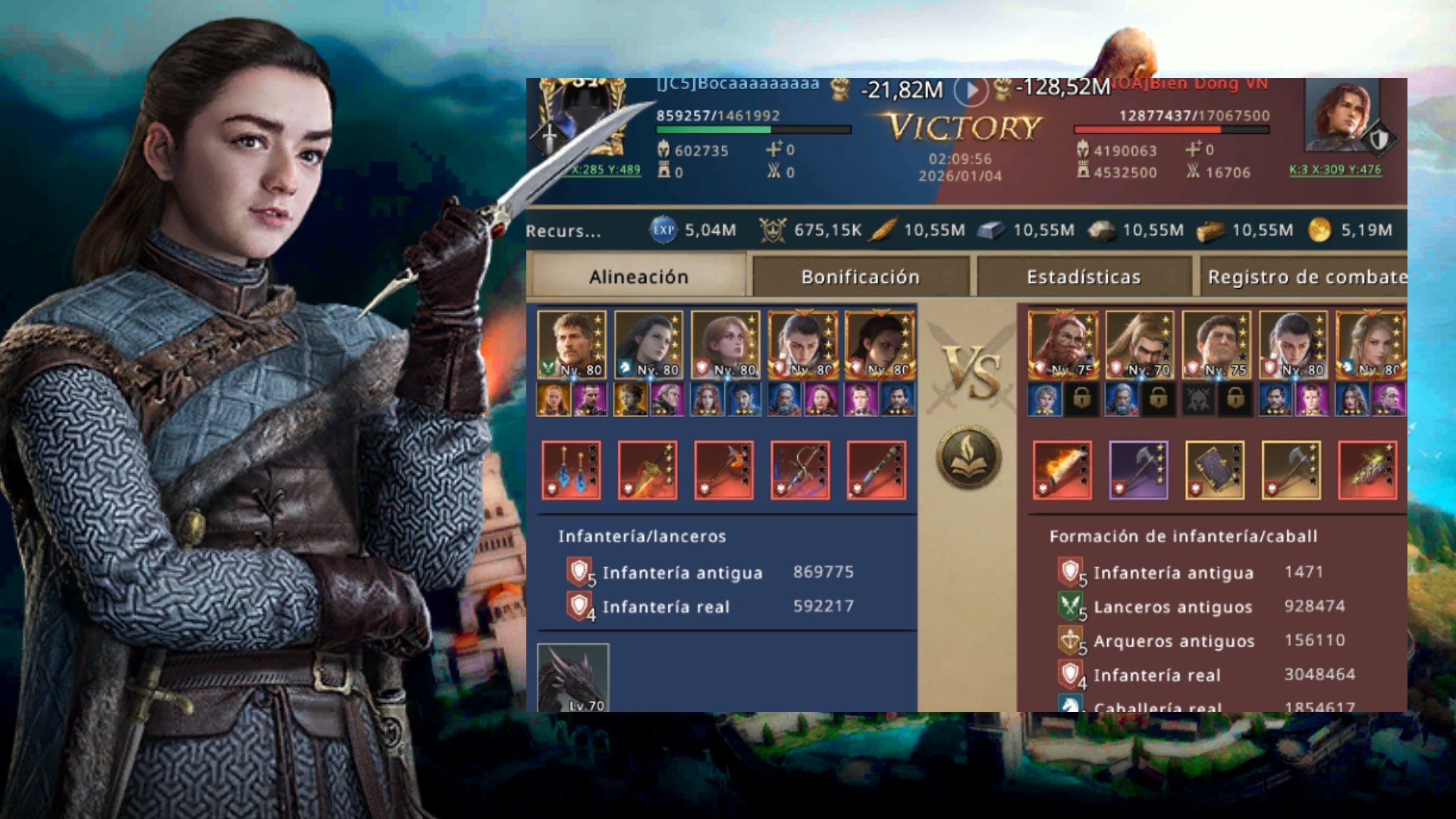Play the battle replay button
The image size is (1456, 819).
pyautogui.click(x=971, y=91)
